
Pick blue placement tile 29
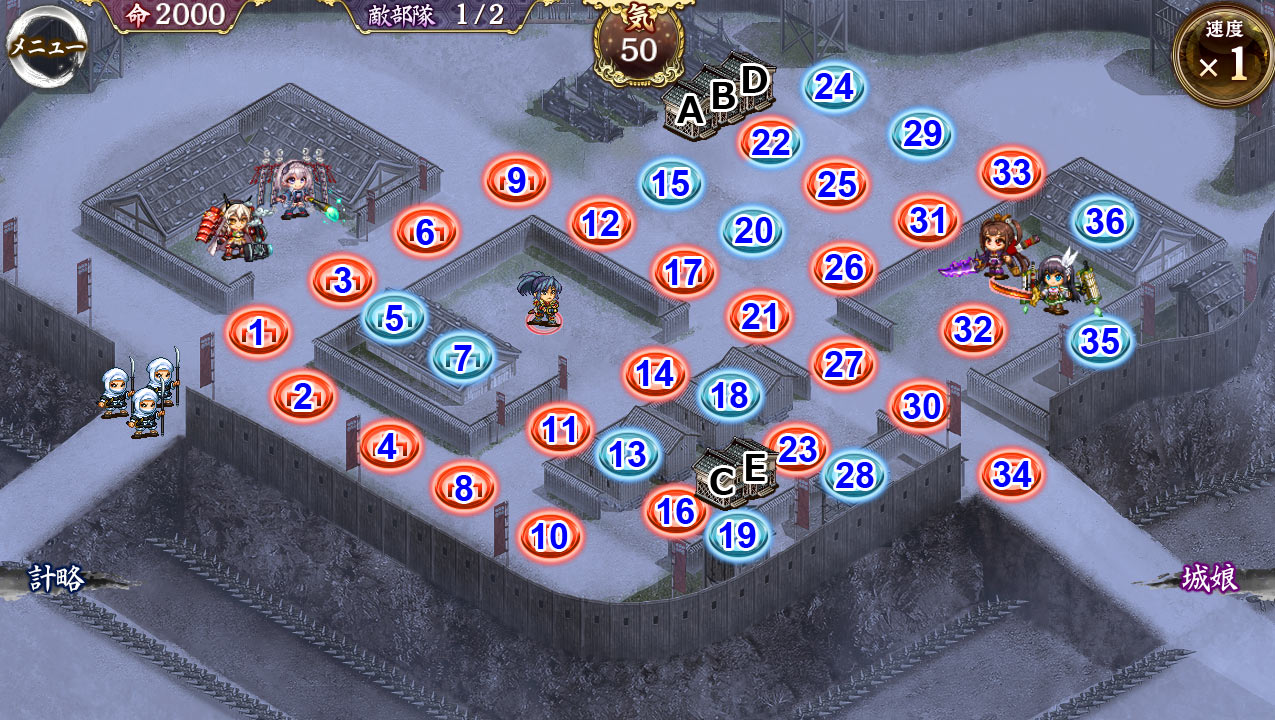point(922,135)
